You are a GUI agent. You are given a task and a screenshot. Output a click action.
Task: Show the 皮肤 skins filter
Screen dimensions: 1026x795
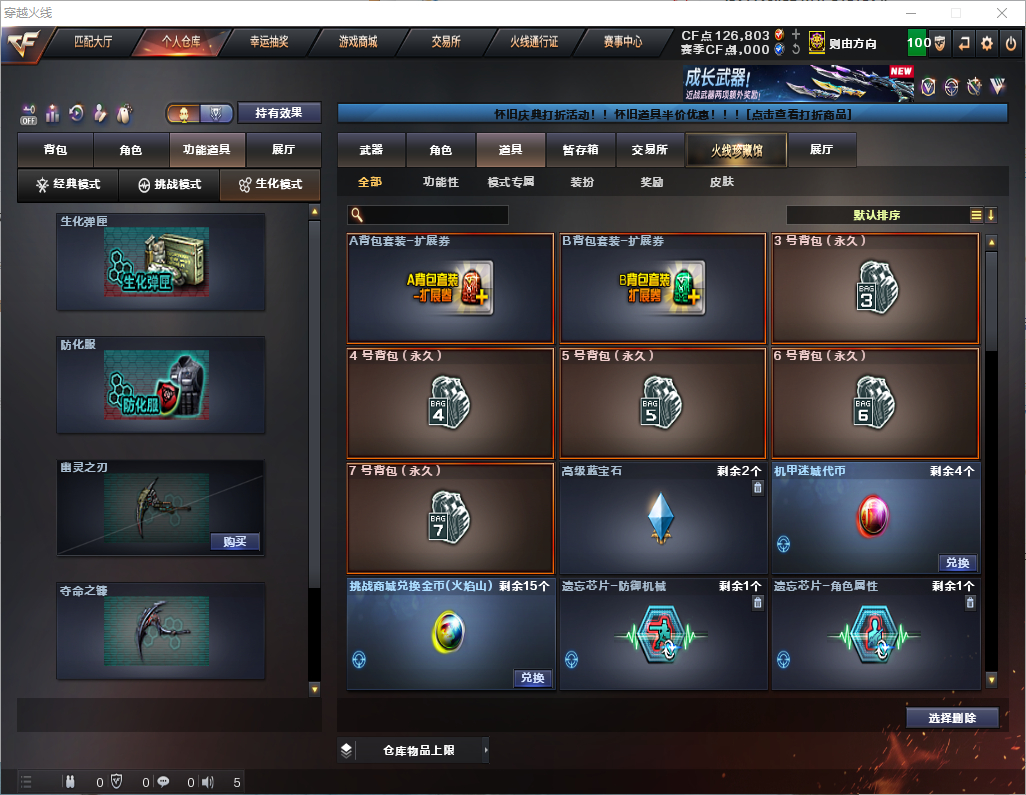(x=721, y=182)
